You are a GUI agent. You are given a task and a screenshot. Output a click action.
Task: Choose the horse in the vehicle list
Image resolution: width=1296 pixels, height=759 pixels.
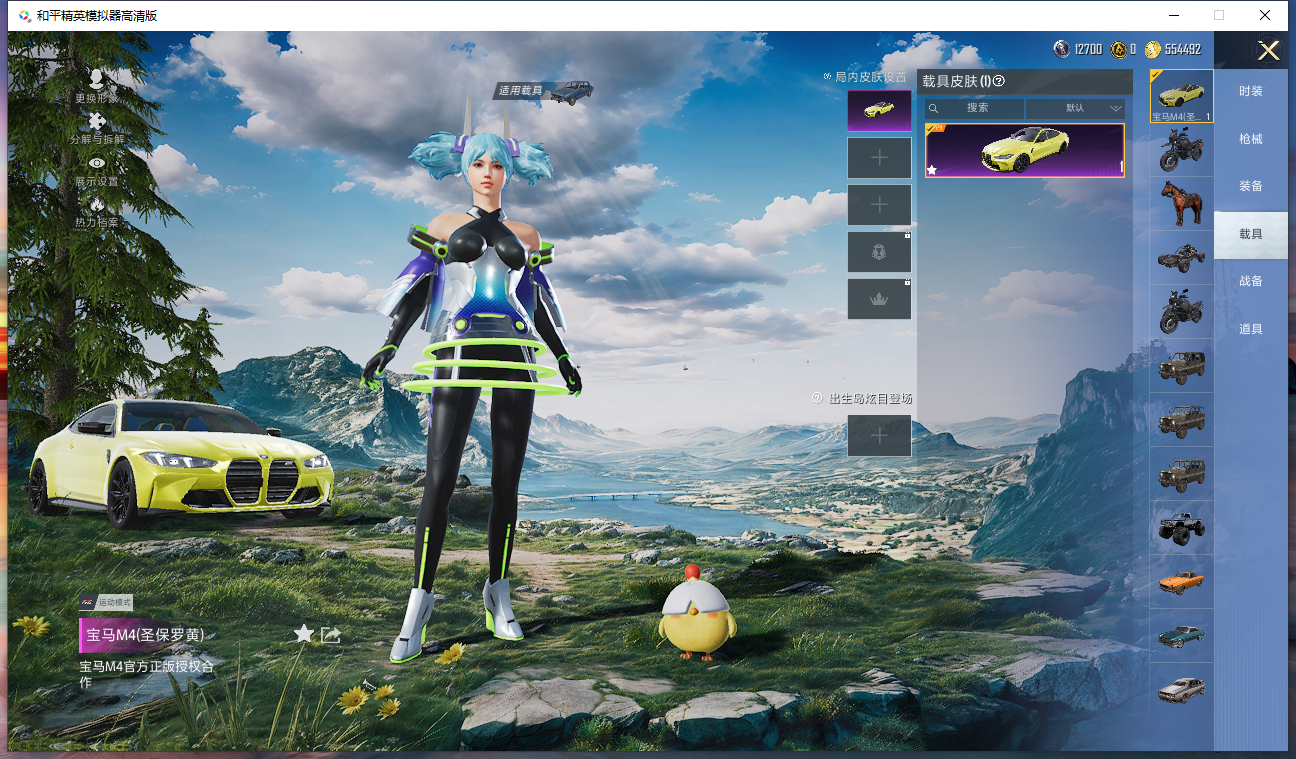(1181, 204)
